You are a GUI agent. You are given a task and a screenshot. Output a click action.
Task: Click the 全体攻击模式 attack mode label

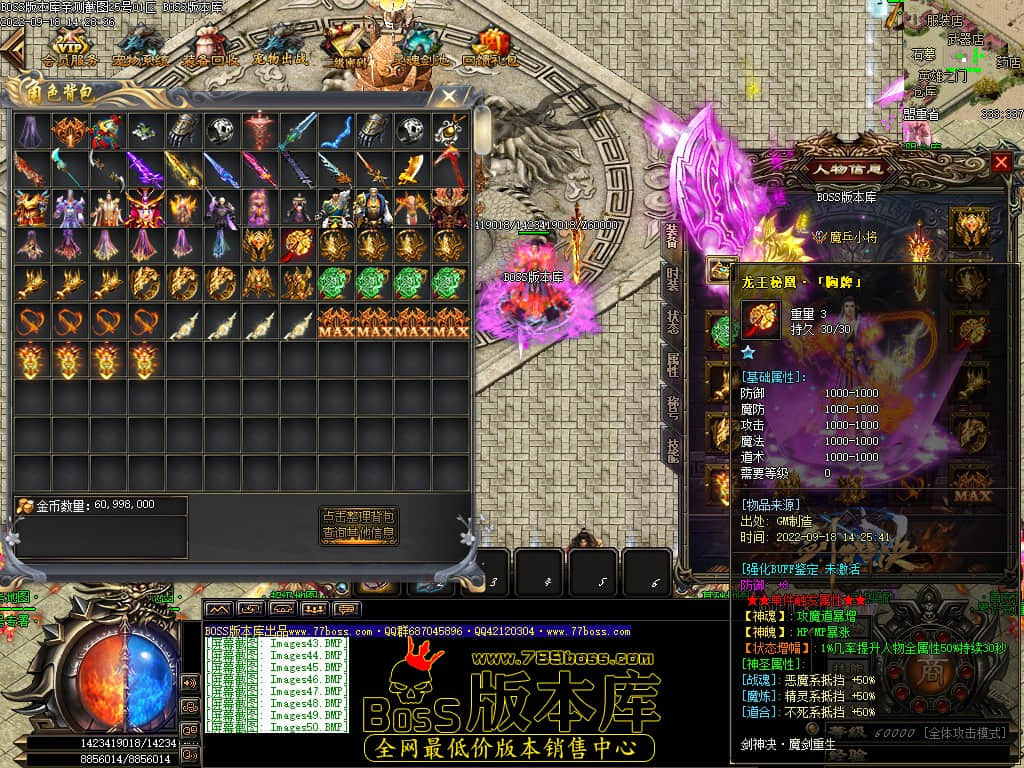[965, 733]
